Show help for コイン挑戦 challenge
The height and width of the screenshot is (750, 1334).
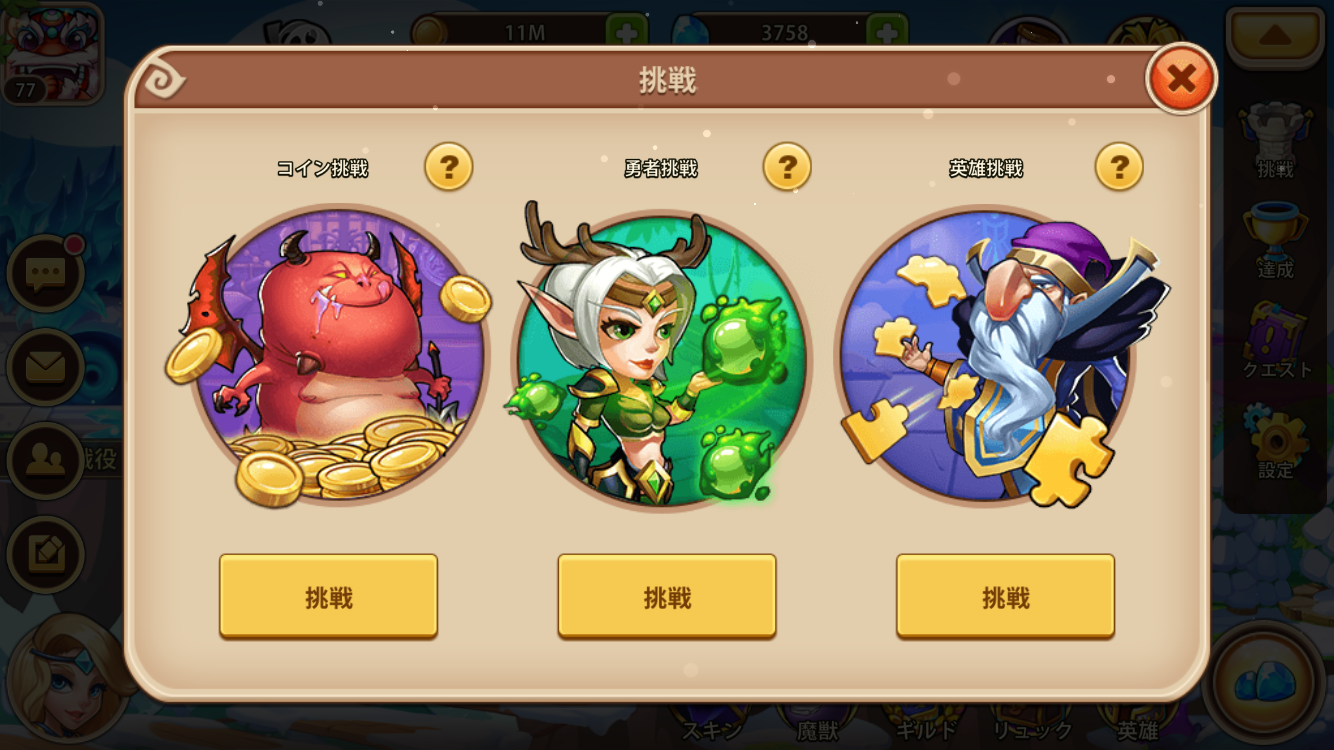[449, 168]
